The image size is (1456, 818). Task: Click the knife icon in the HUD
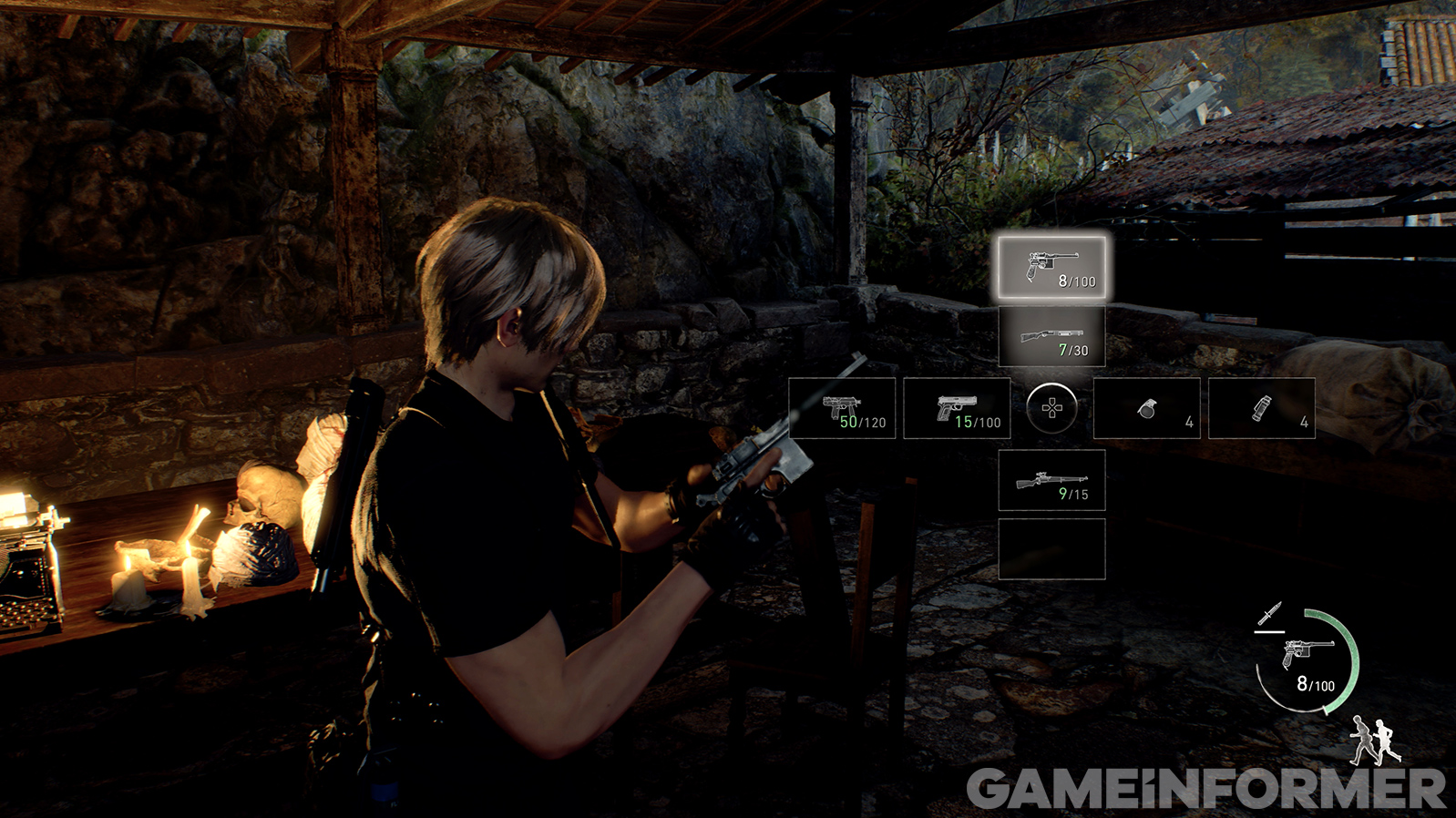point(1270,614)
